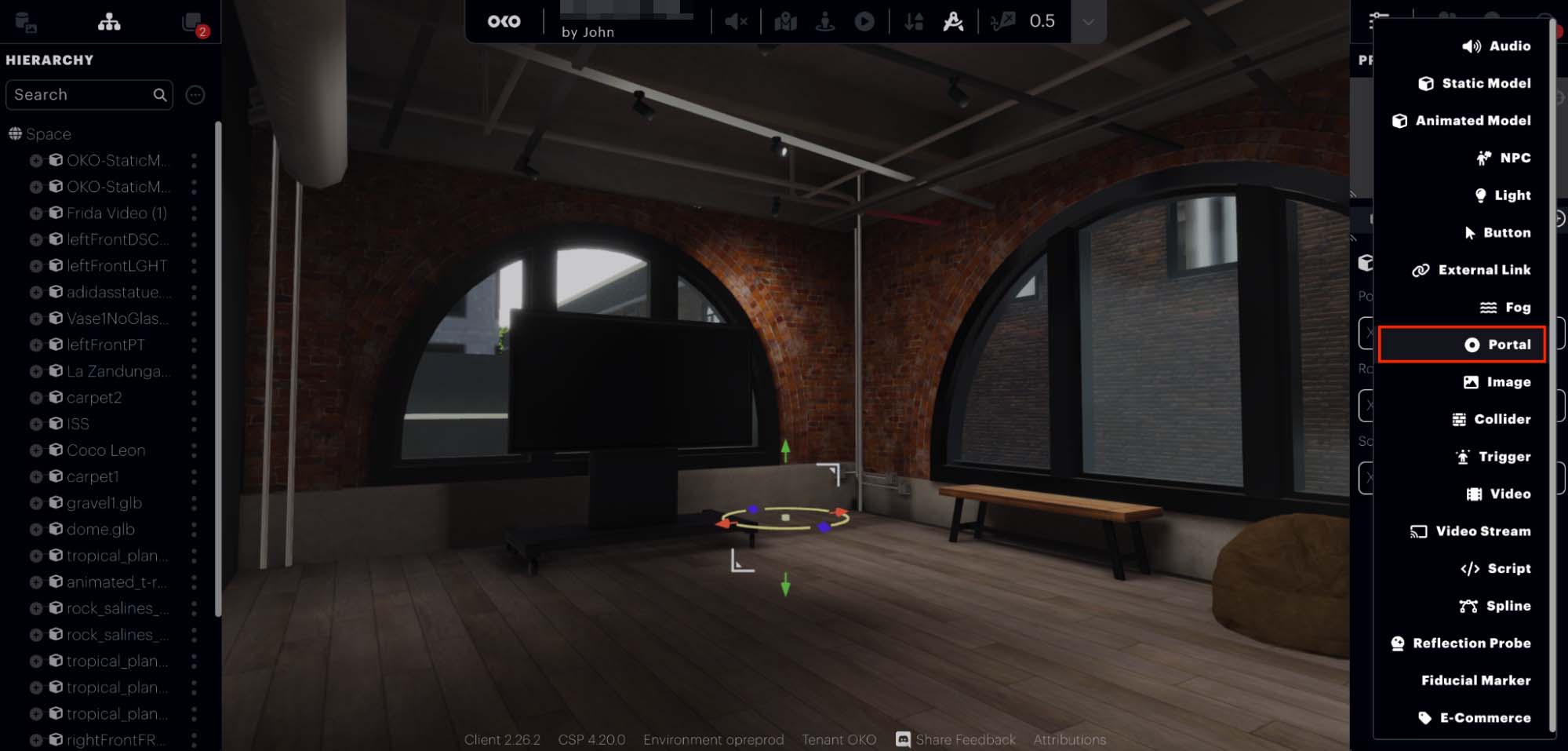Open the Share Feedback link
The width and height of the screenshot is (1568, 751).
pos(955,740)
